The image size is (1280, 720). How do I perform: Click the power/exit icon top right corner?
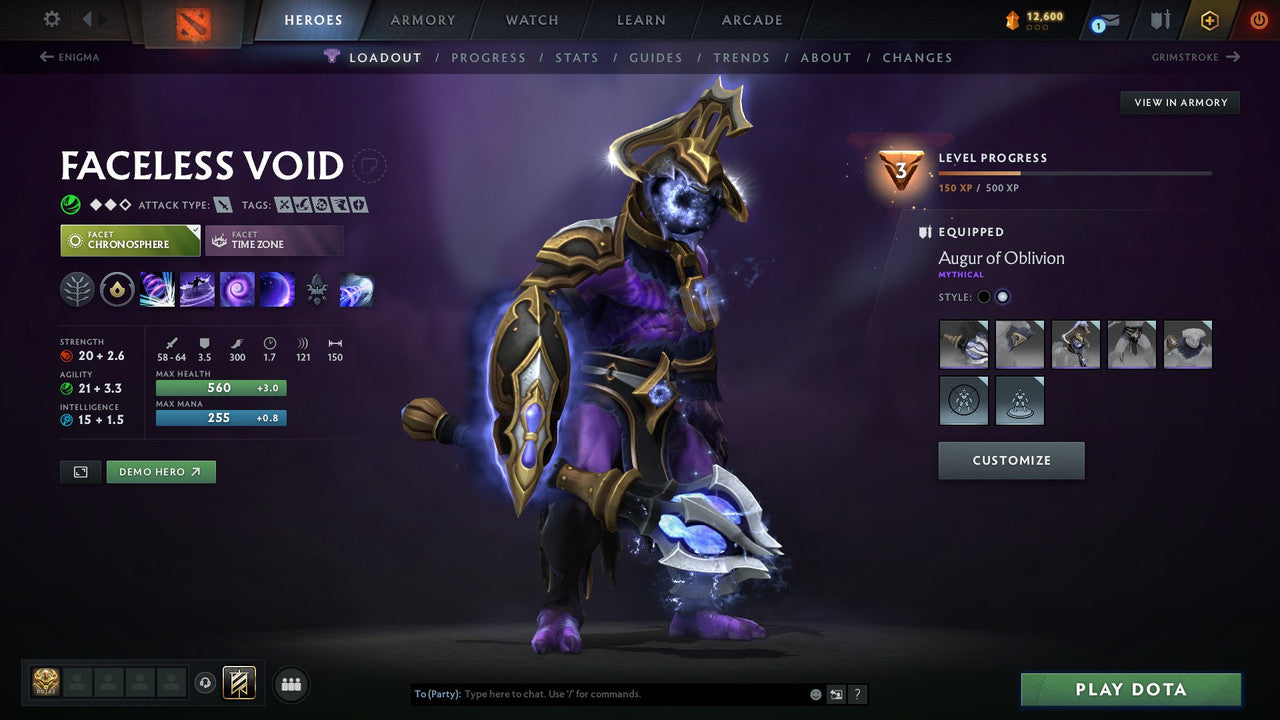[1258, 19]
